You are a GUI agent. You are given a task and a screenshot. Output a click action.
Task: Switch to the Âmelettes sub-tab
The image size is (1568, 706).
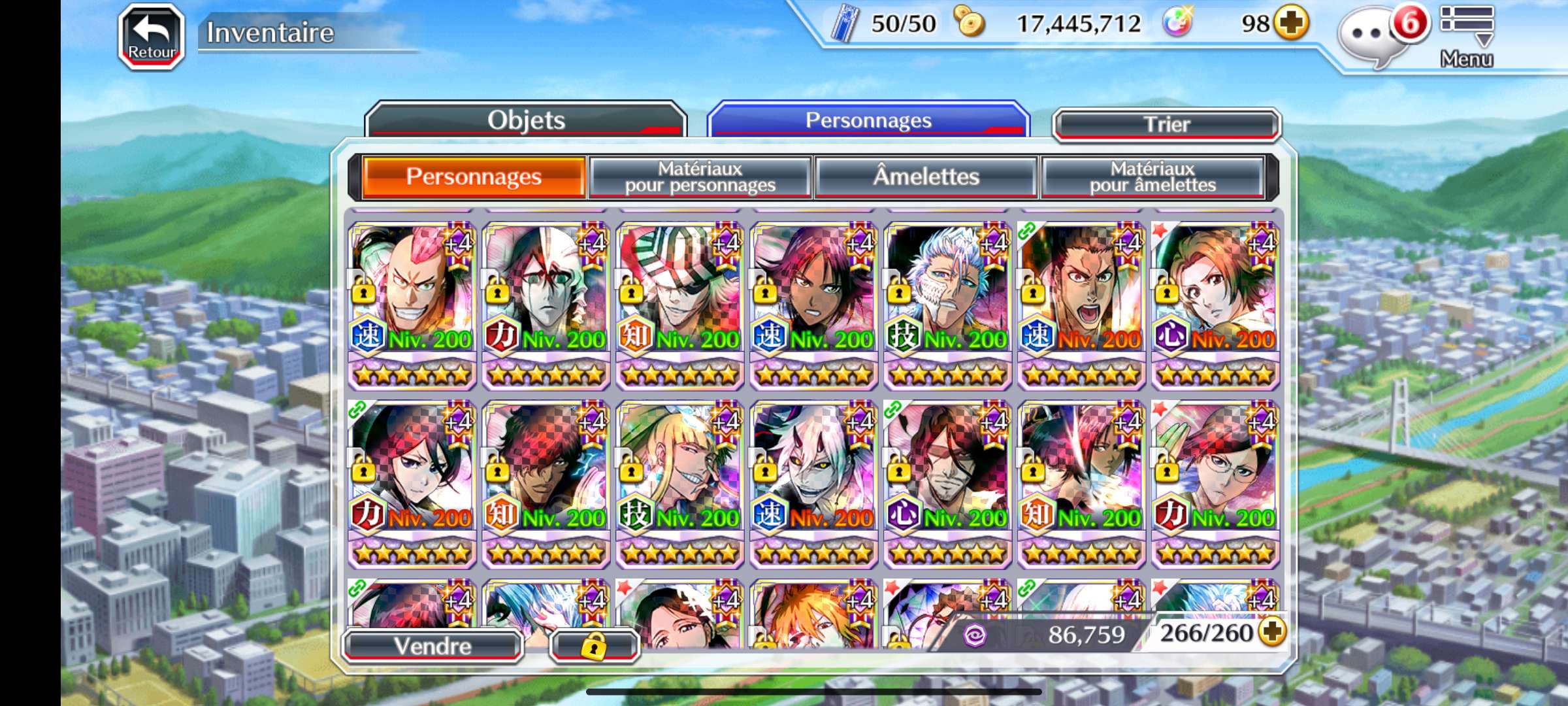pyautogui.click(x=926, y=176)
